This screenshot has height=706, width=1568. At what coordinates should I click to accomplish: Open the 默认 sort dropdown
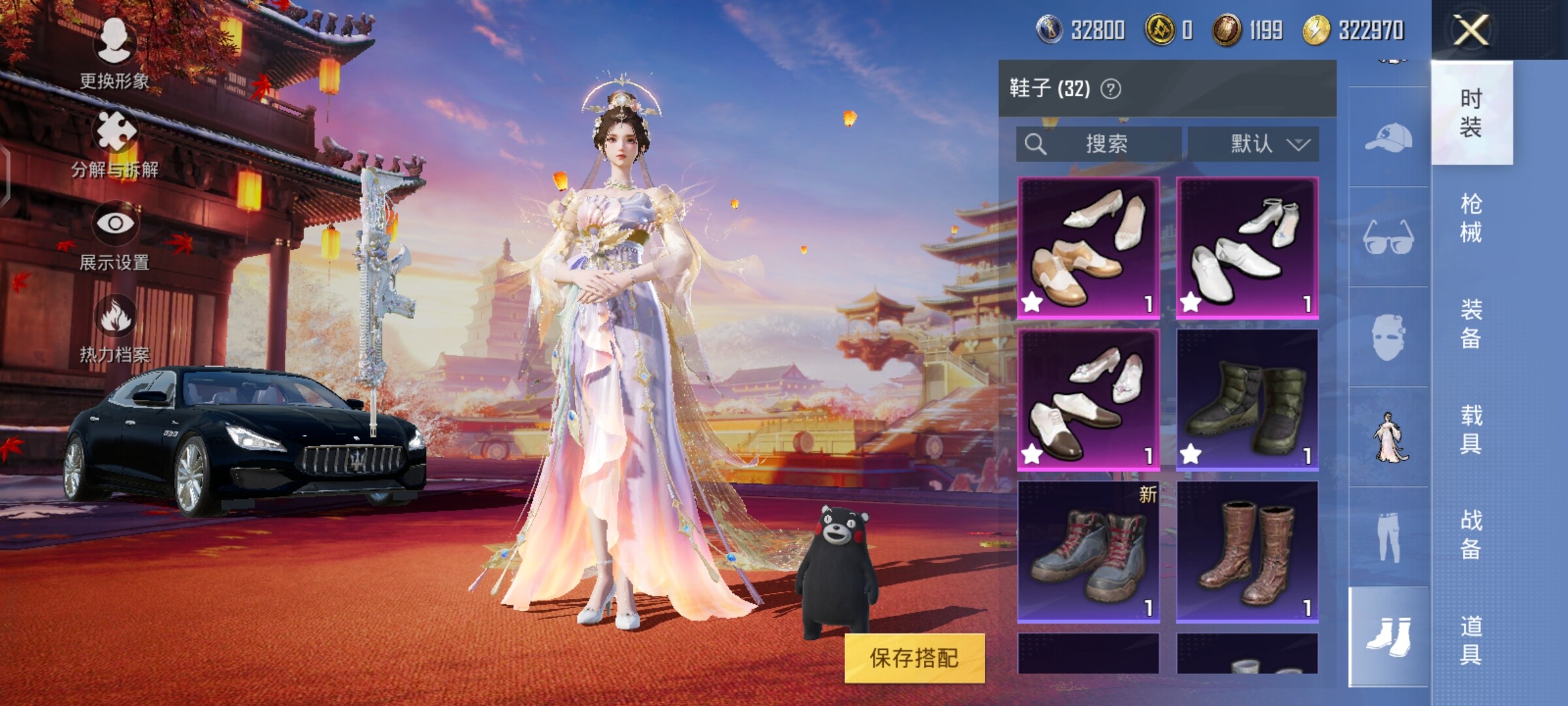1253,144
